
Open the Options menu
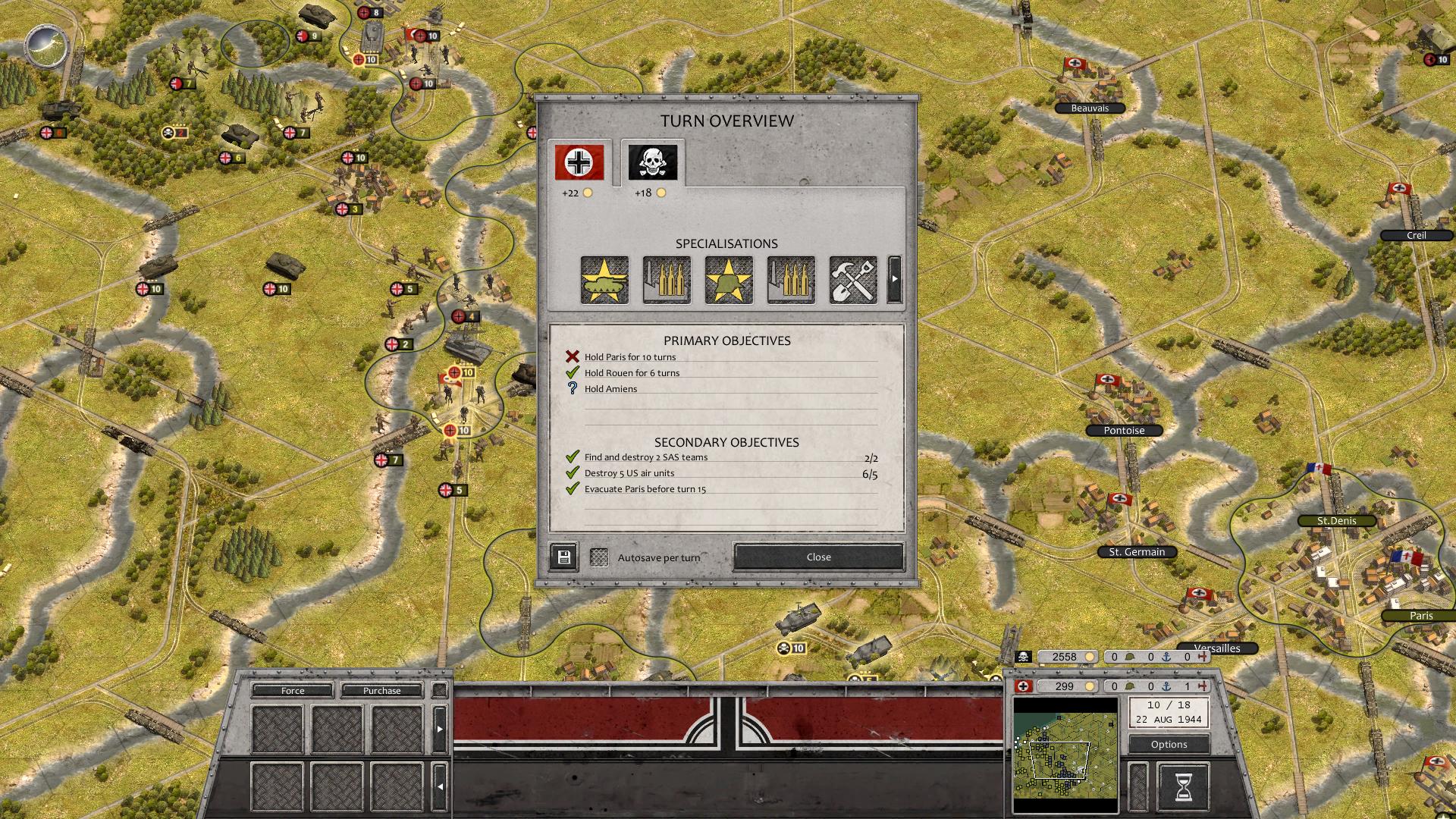coord(1169,744)
